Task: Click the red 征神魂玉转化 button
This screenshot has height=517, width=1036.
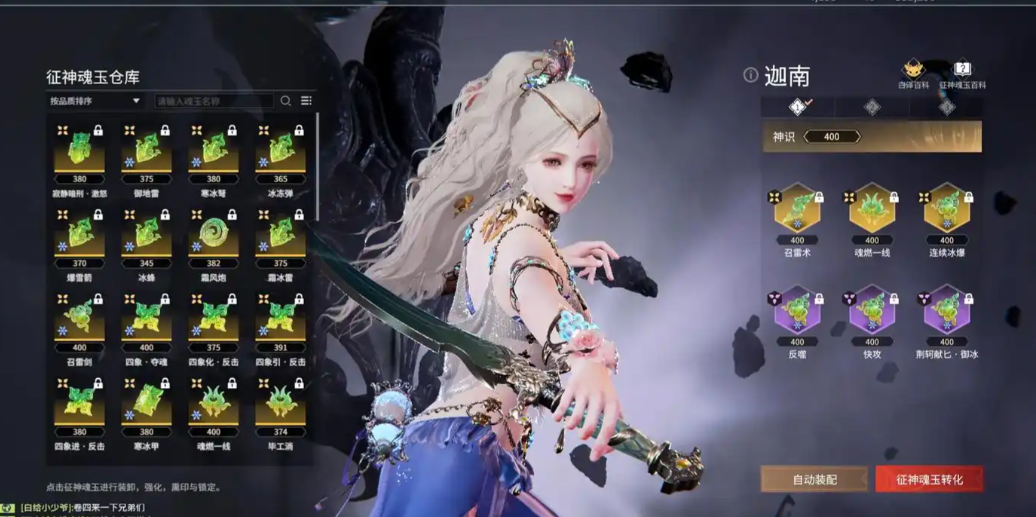Action: coord(929,480)
